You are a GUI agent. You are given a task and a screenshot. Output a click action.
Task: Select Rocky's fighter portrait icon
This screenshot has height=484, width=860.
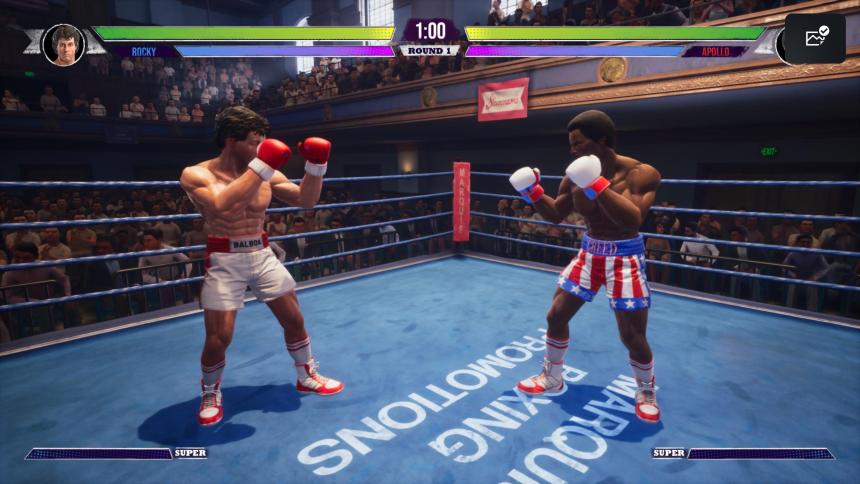(64, 44)
